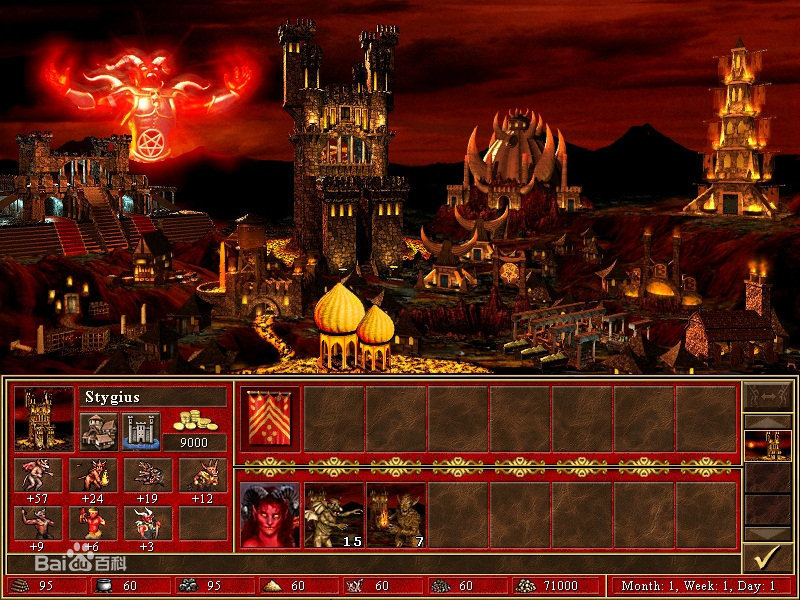Click the hell hound icon showing +19

click(x=148, y=474)
